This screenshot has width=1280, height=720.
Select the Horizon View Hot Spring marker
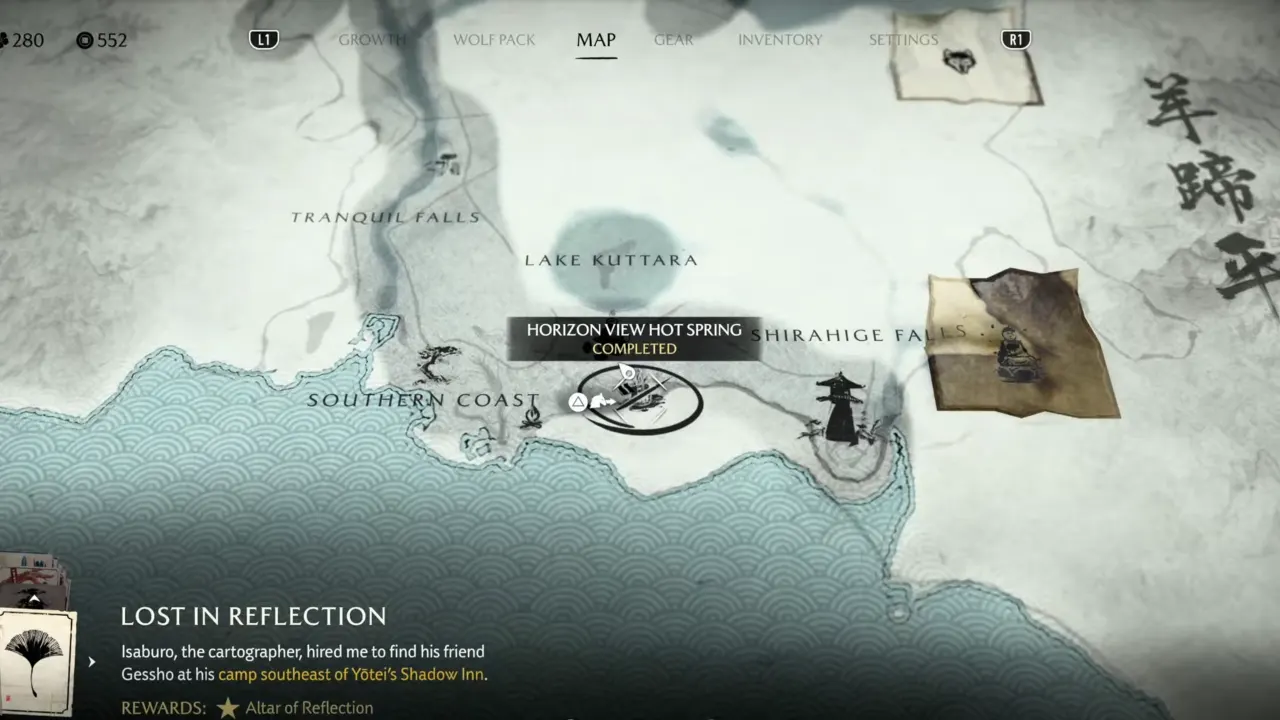(x=640, y=398)
